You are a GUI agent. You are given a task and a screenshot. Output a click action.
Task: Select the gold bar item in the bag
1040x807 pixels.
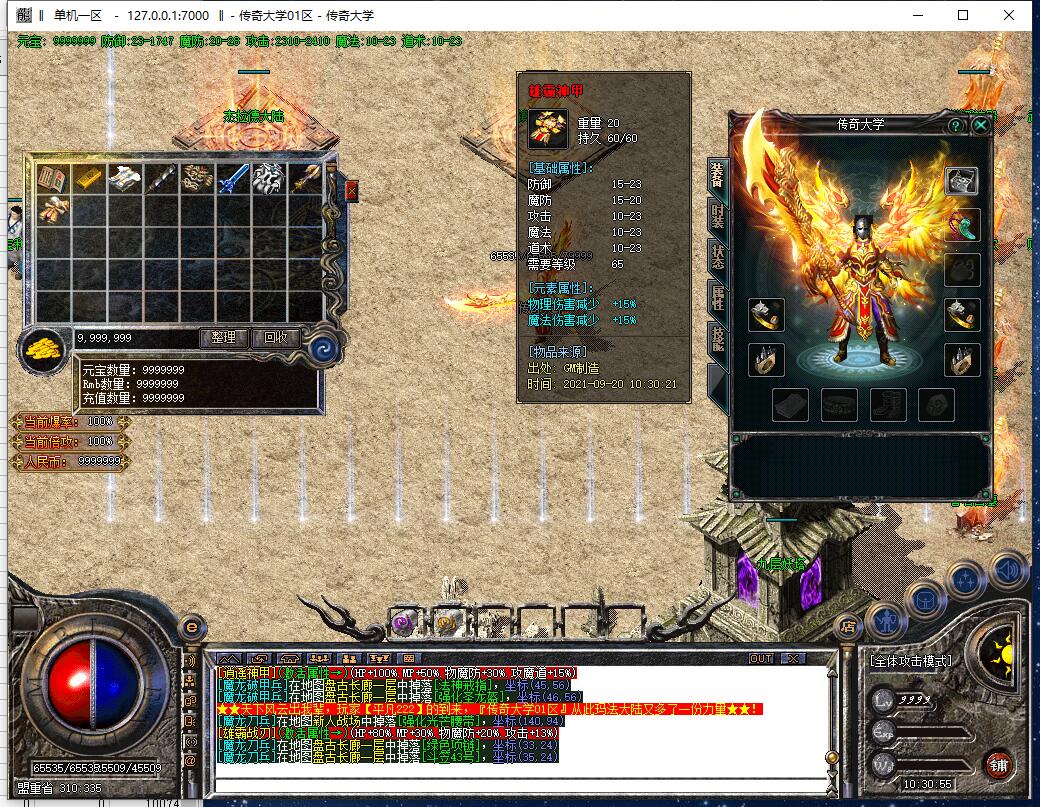[x=88, y=178]
